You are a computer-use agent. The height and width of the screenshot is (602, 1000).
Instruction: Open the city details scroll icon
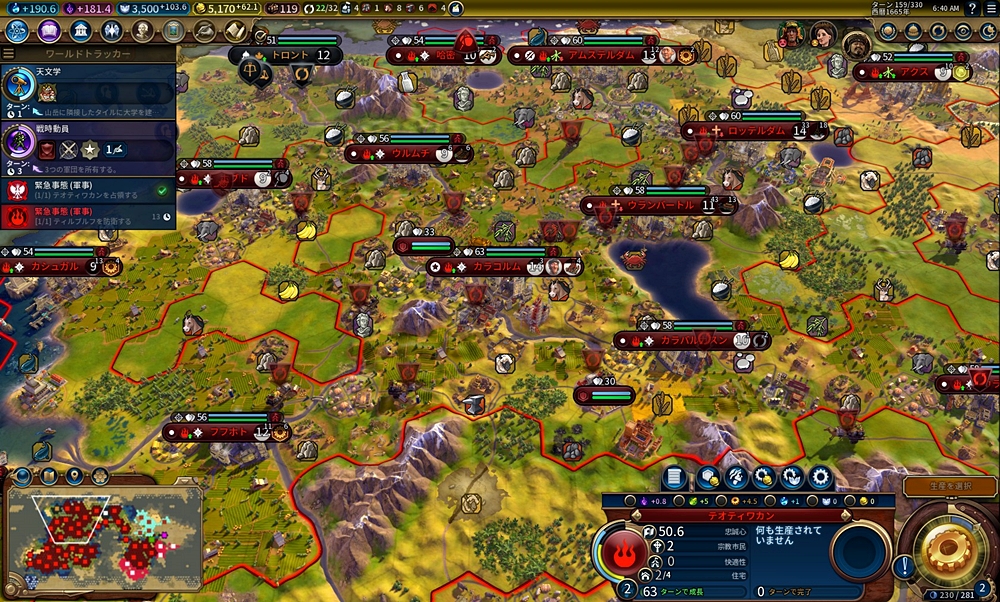pyautogui.click(x=674, y=477)
